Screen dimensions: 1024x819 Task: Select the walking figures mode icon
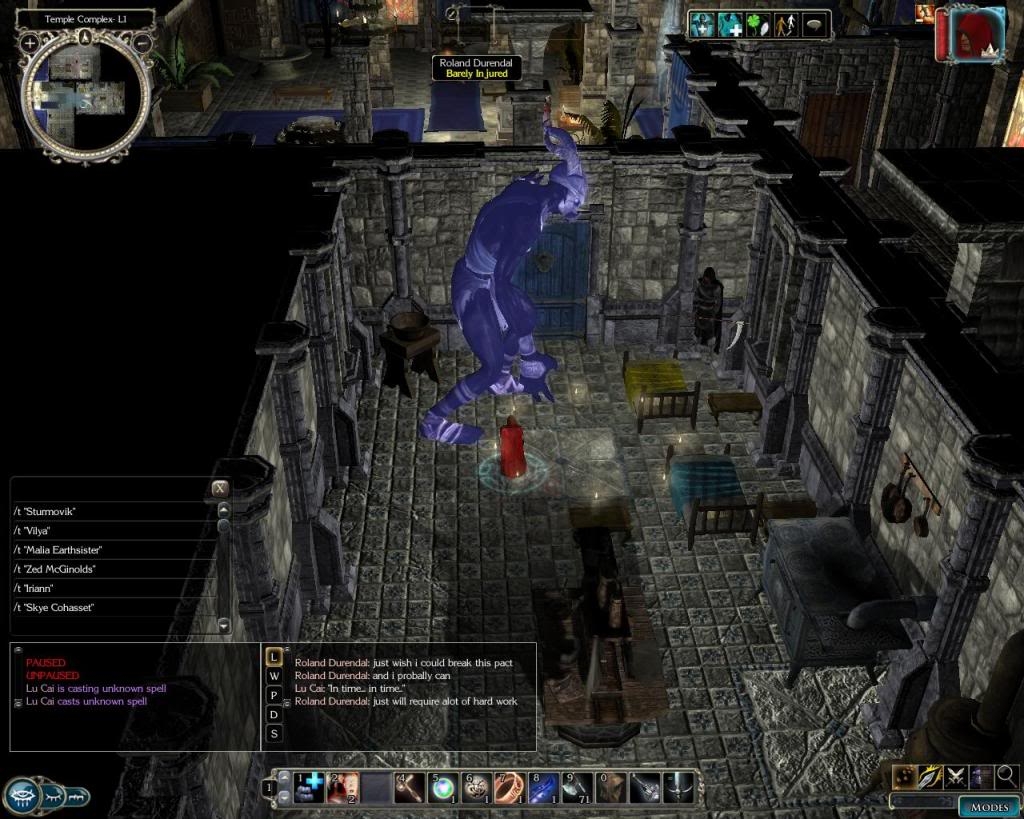[786, 25]
